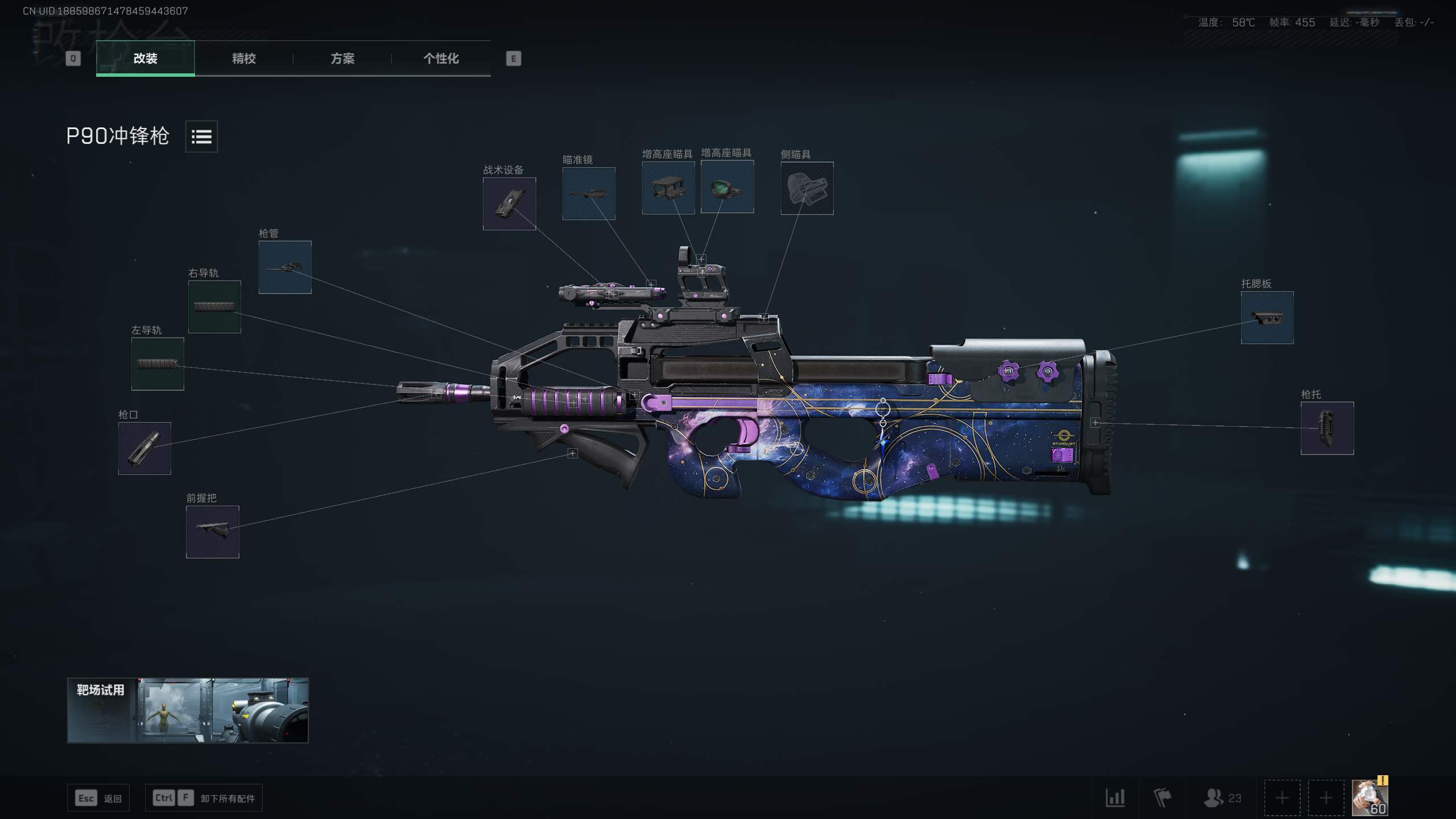Image resolution: width=1456 pixels, height=819 pixels.
Task: Select the 枪管 barrel slot
Action: click(x=285, y=267)
